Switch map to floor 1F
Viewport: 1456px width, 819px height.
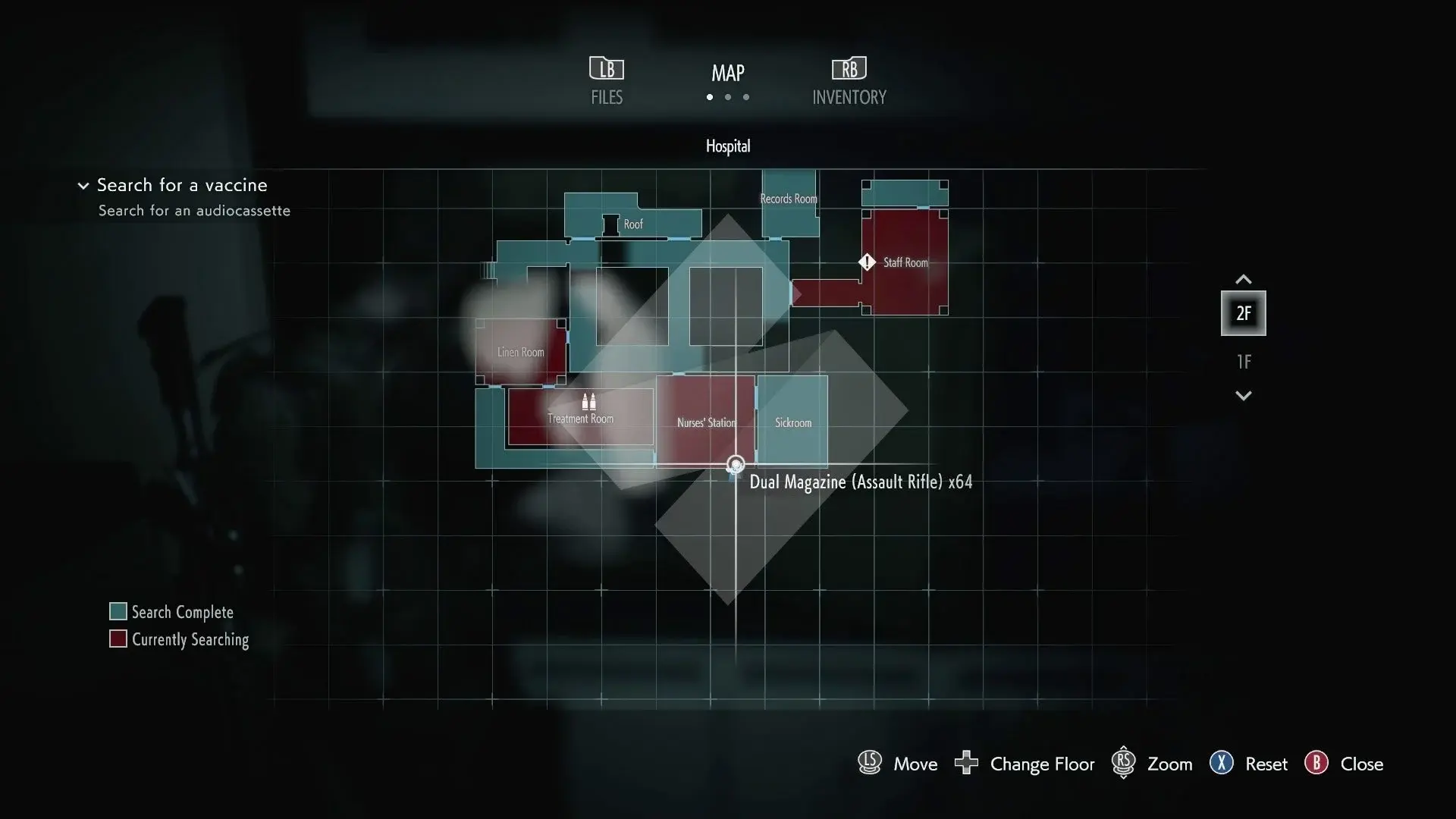(x=1244, y=362)
